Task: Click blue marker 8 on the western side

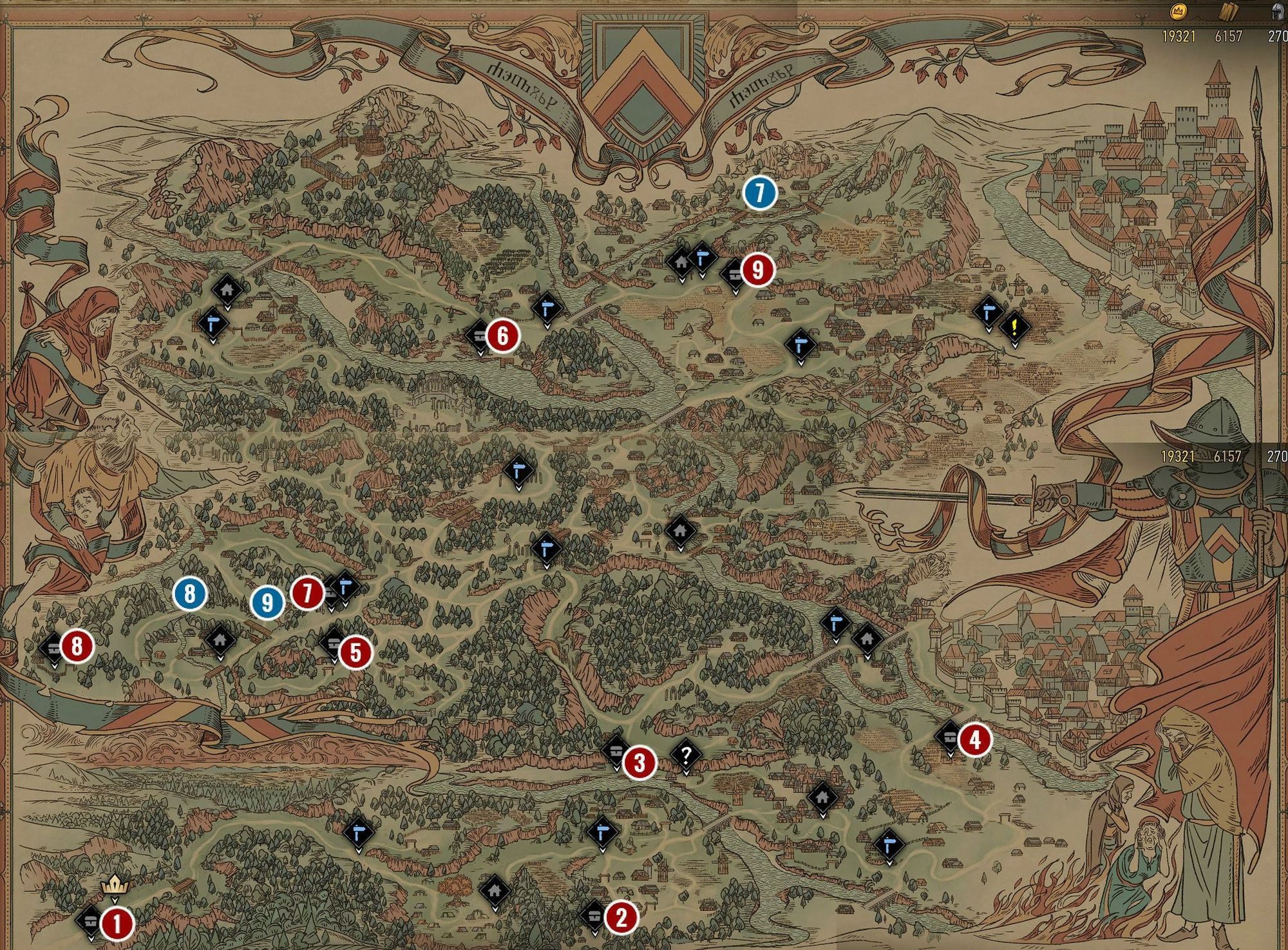Action: tap(189, 594)
